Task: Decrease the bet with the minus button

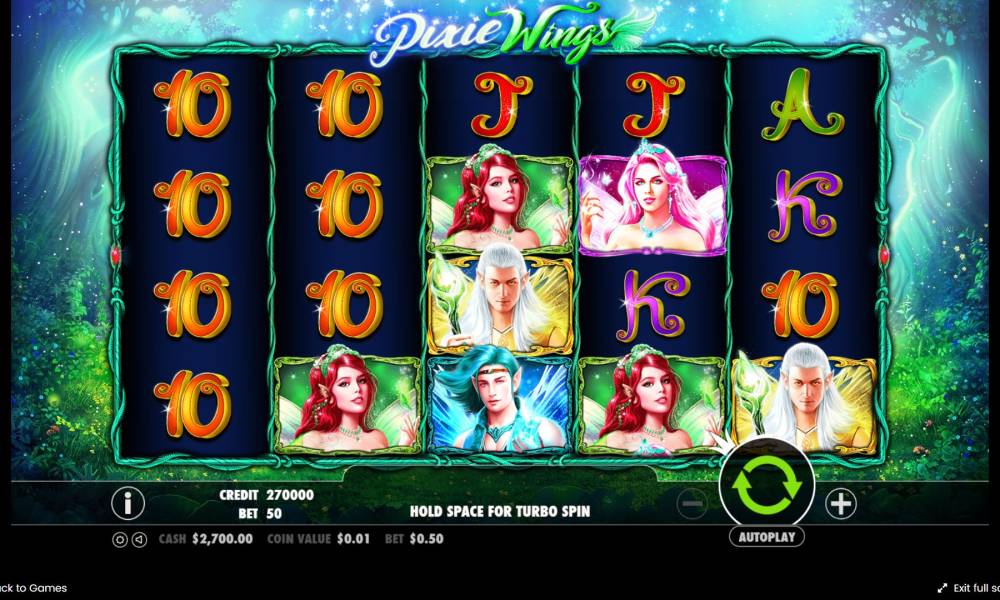Action: point(693,504)
